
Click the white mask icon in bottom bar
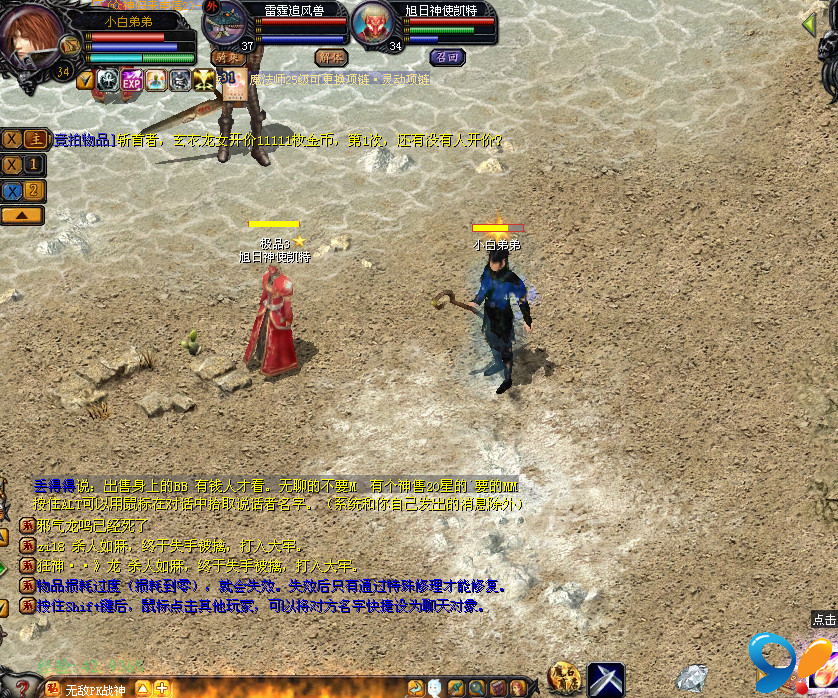[436, 688]
